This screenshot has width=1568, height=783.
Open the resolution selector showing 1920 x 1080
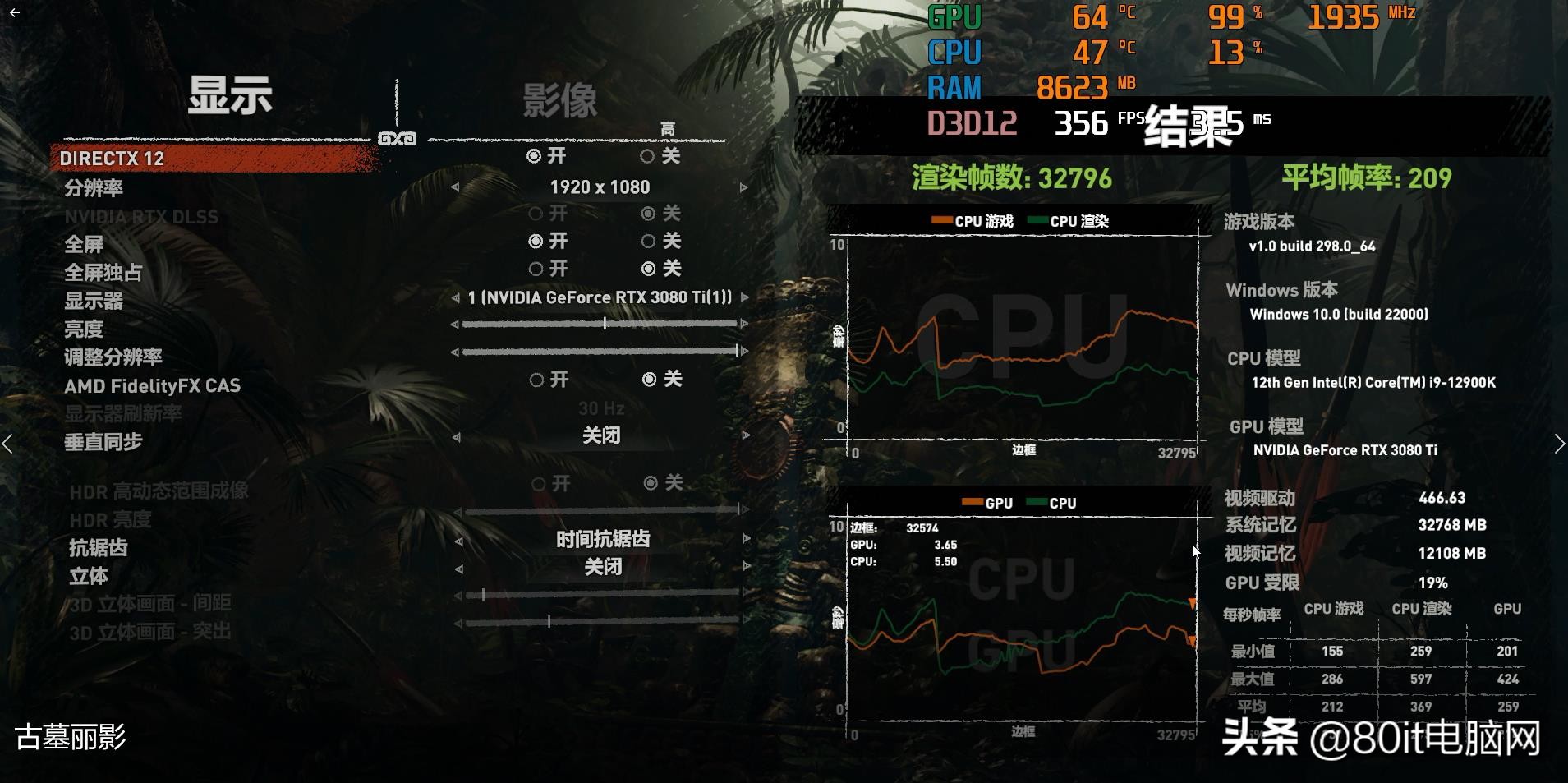coord(600,187)
